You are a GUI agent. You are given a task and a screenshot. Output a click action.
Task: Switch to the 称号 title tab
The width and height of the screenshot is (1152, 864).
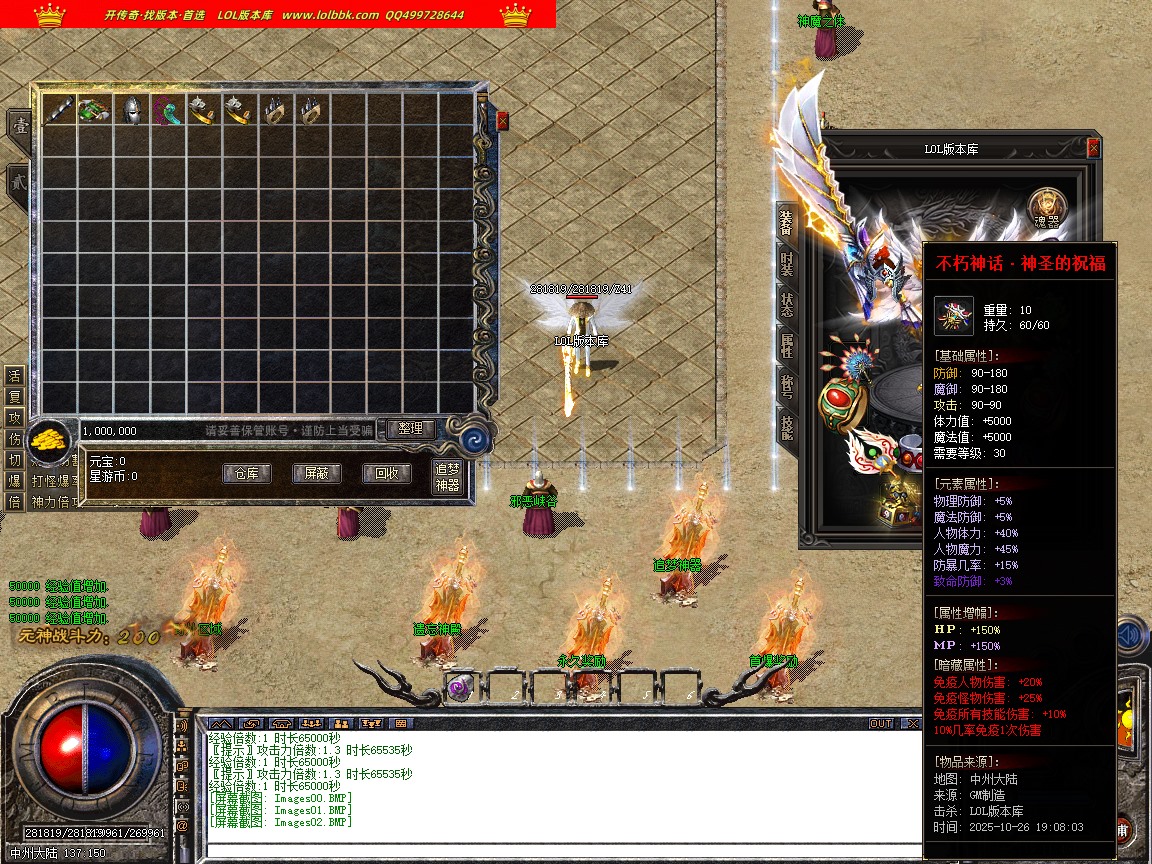pyautogui.click(x=787, y=387)
